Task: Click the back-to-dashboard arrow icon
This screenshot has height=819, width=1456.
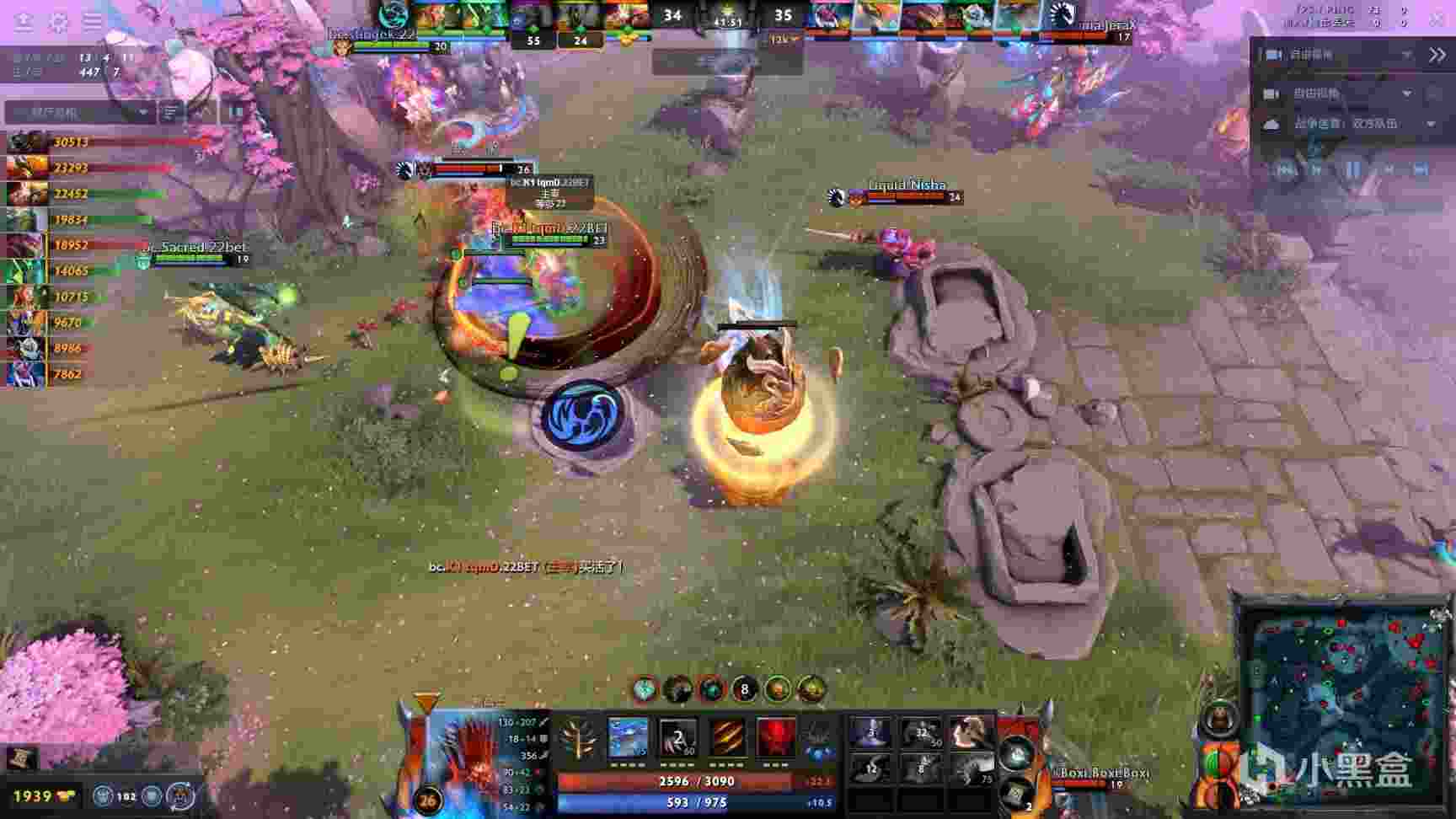Action: [24, 21]
